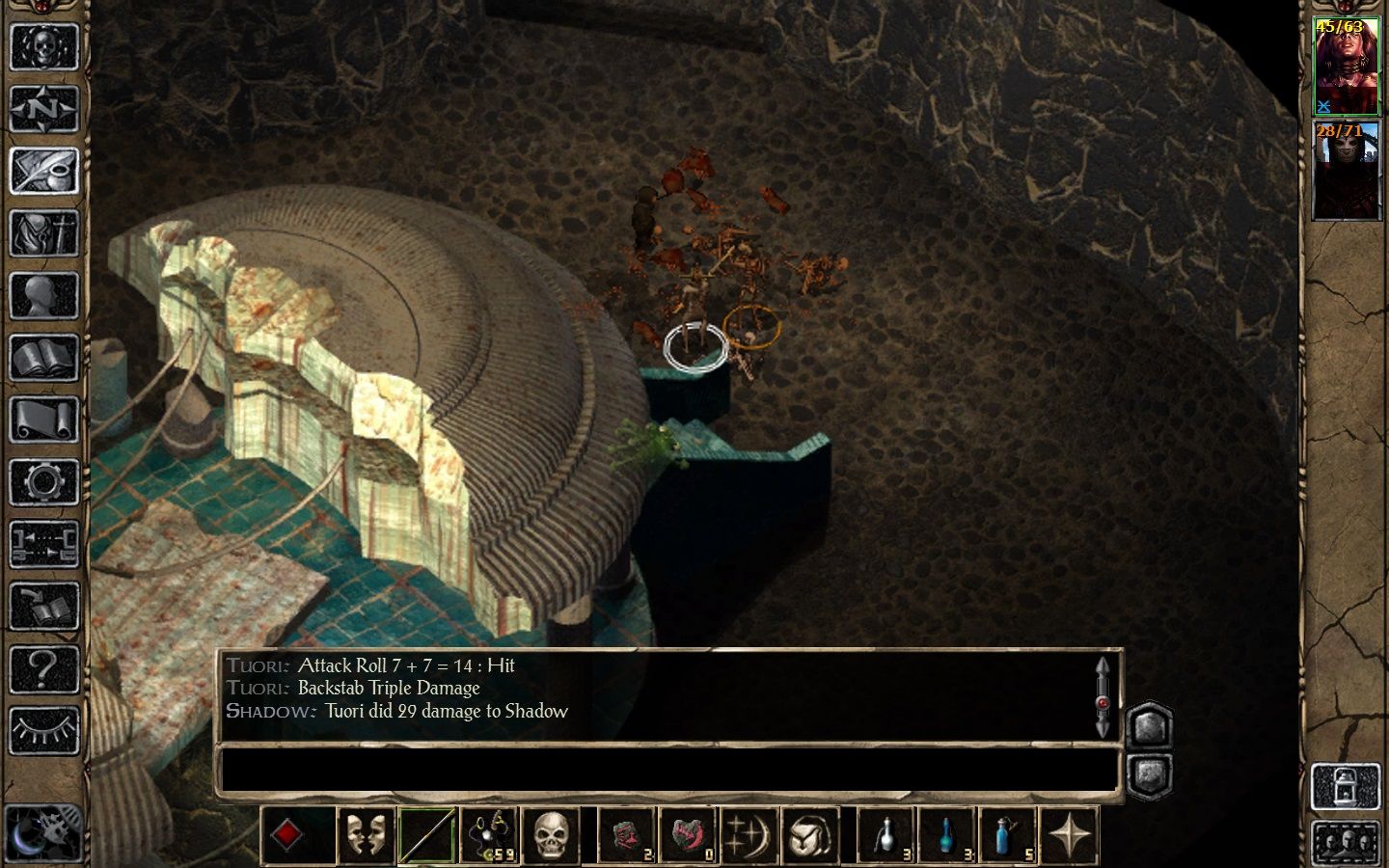
Task: Select the second character portrait
Action: pyautogui.click(x=1347, y=171)
